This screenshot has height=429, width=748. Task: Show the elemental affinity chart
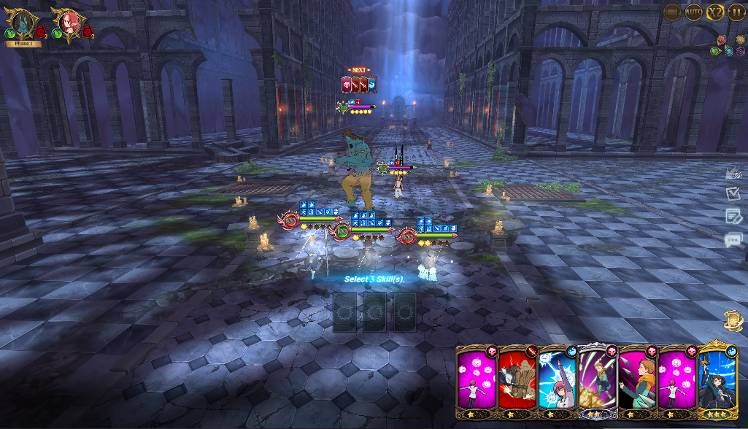pos(727,46)
